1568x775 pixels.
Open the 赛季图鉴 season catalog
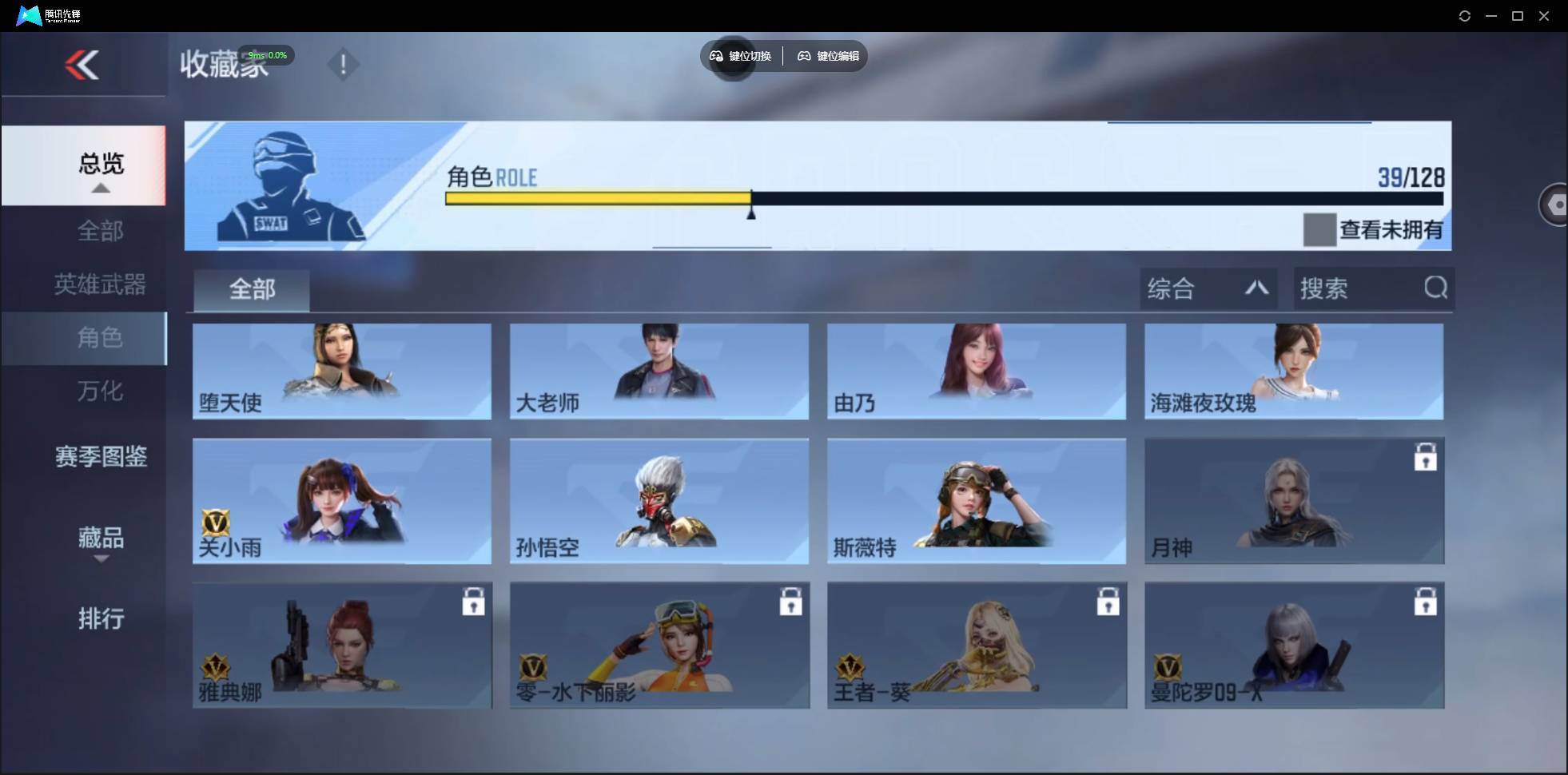(99, 457)
